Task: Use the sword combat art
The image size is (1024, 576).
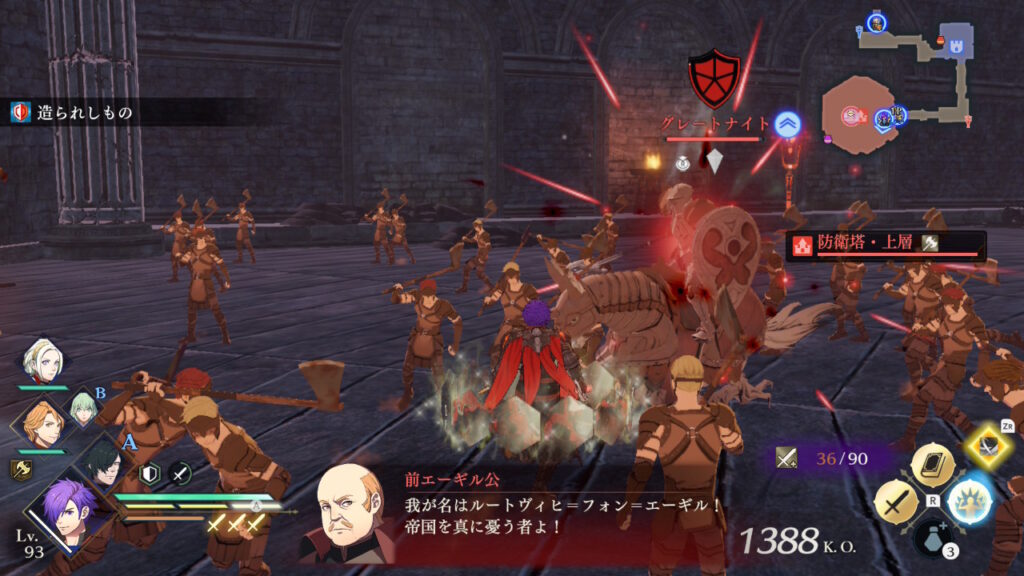Action: pos(895,500)
